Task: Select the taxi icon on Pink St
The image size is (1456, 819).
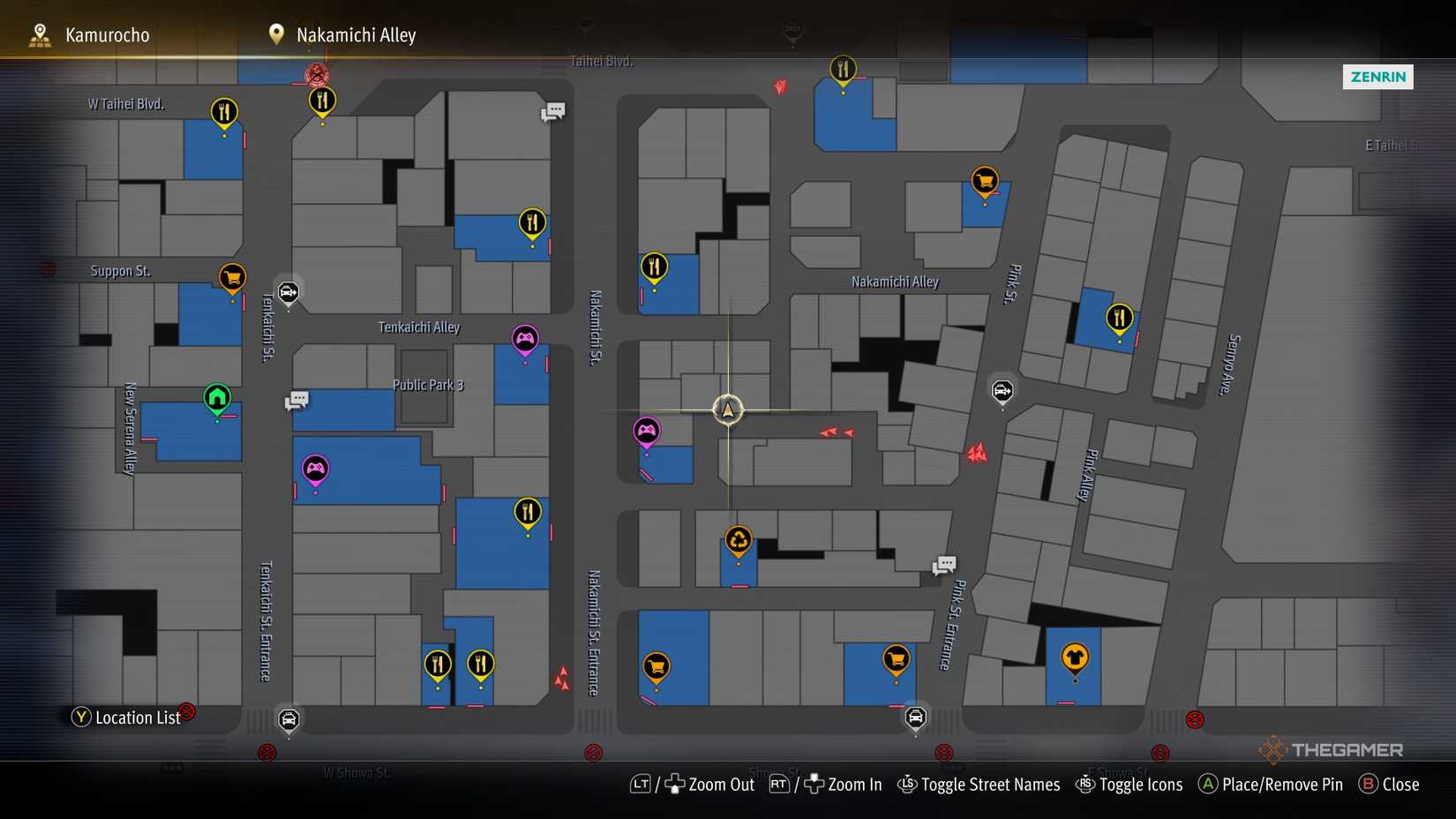Action: (x=1002, y=392)
